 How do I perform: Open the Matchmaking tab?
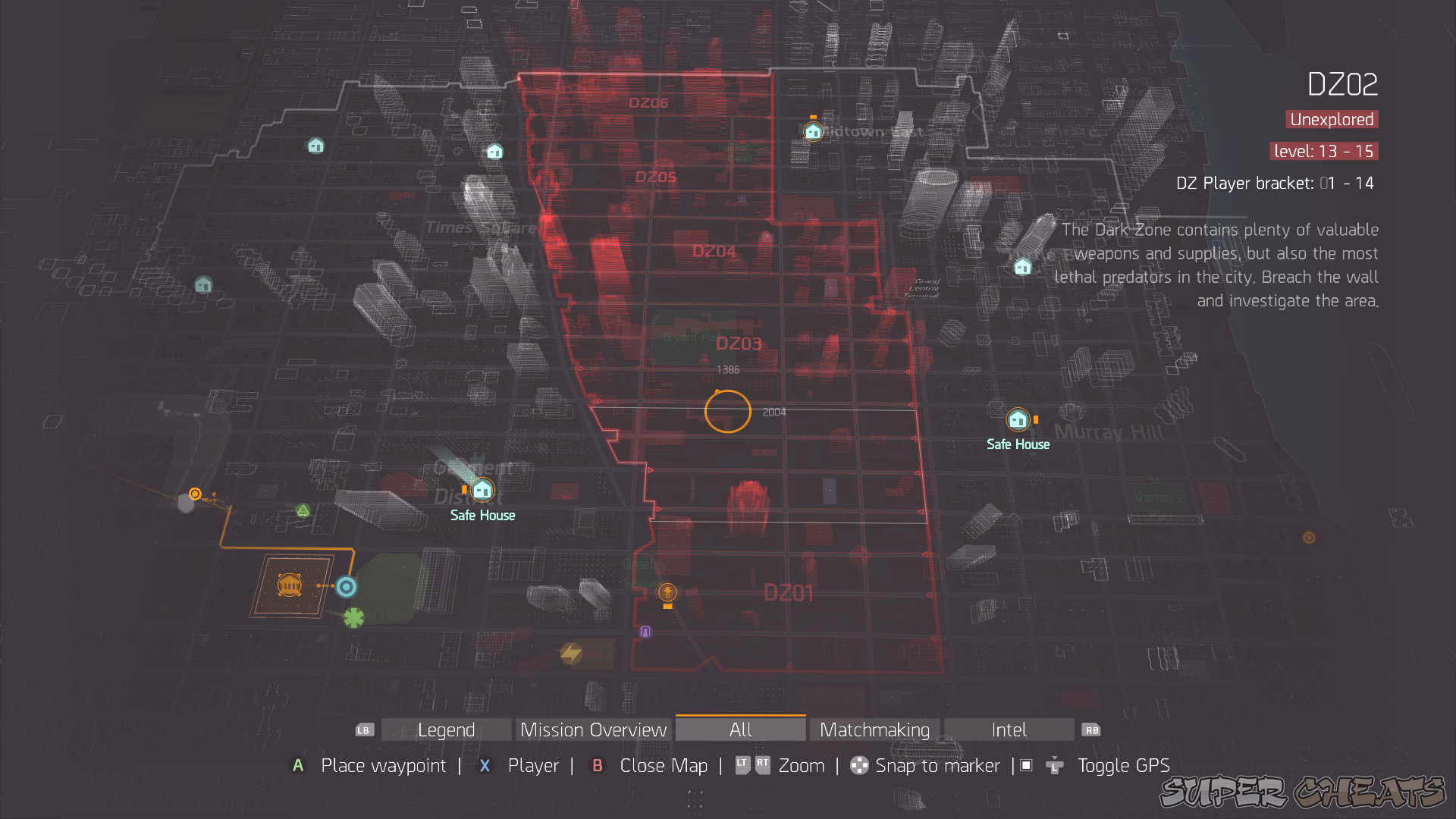(x=874, y=730)
